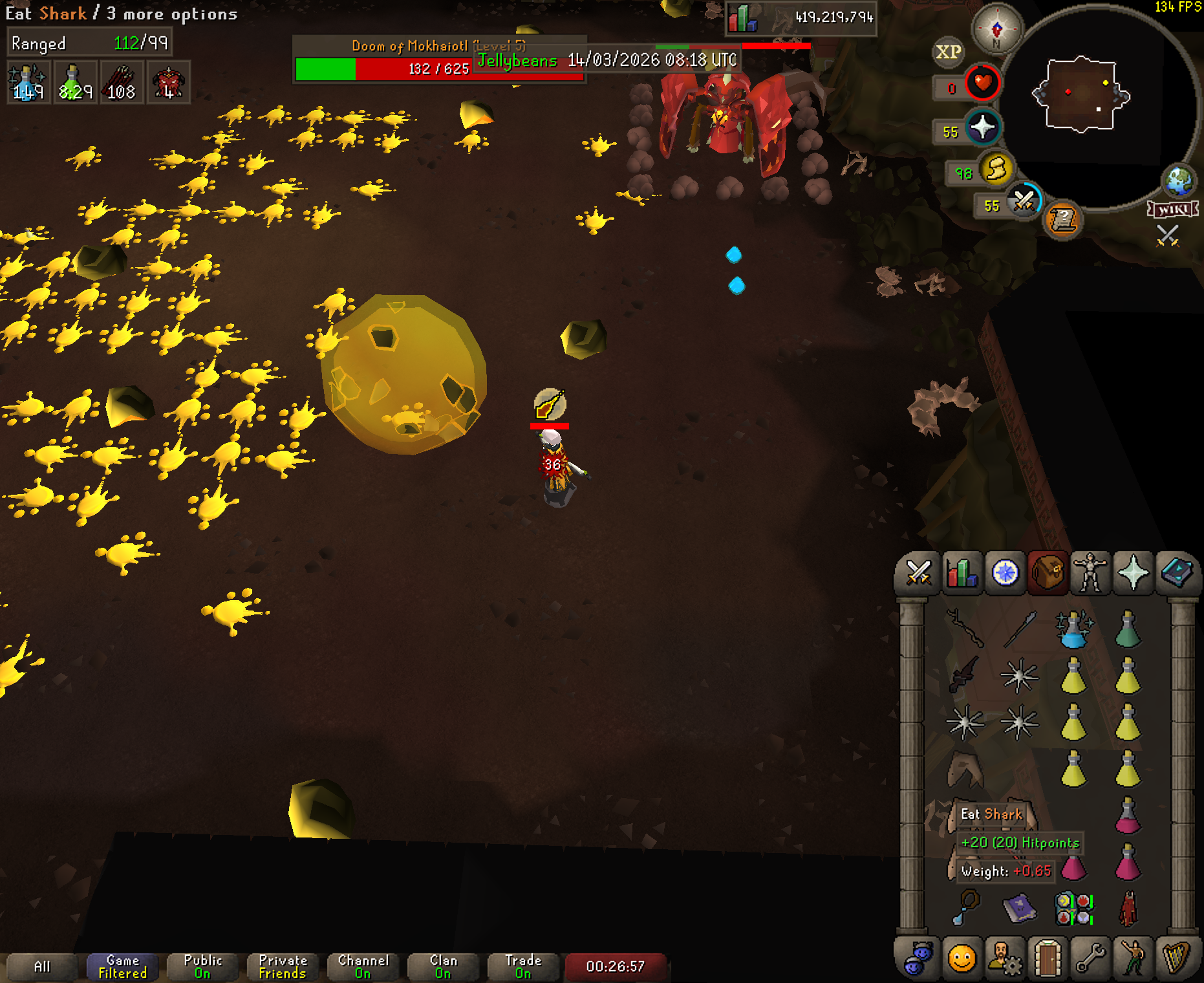1204x983 pixels.
Task: Toggle quick prayers orb
Action: click(982, 127)
